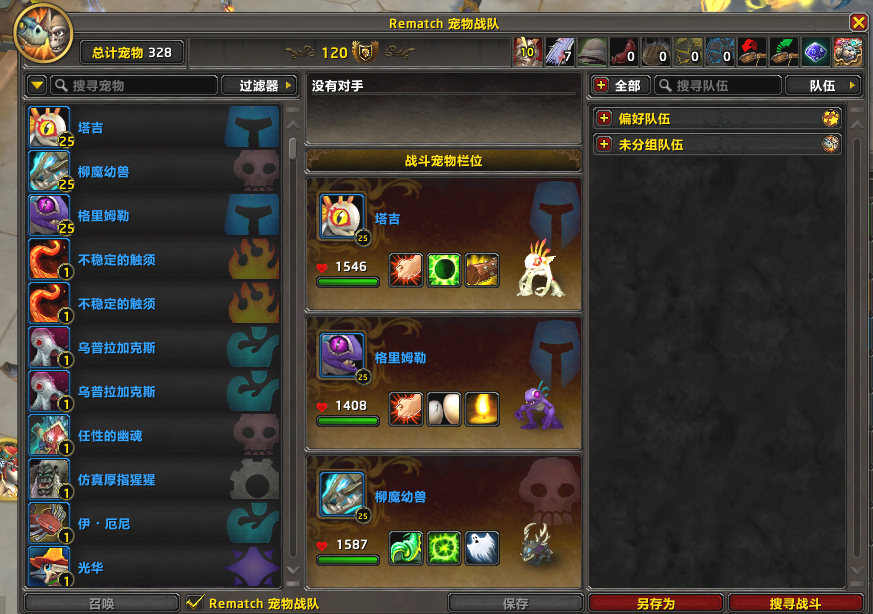Click the 搜寻战斗 find battle button

pyautogui.click(x=796, y=604)
